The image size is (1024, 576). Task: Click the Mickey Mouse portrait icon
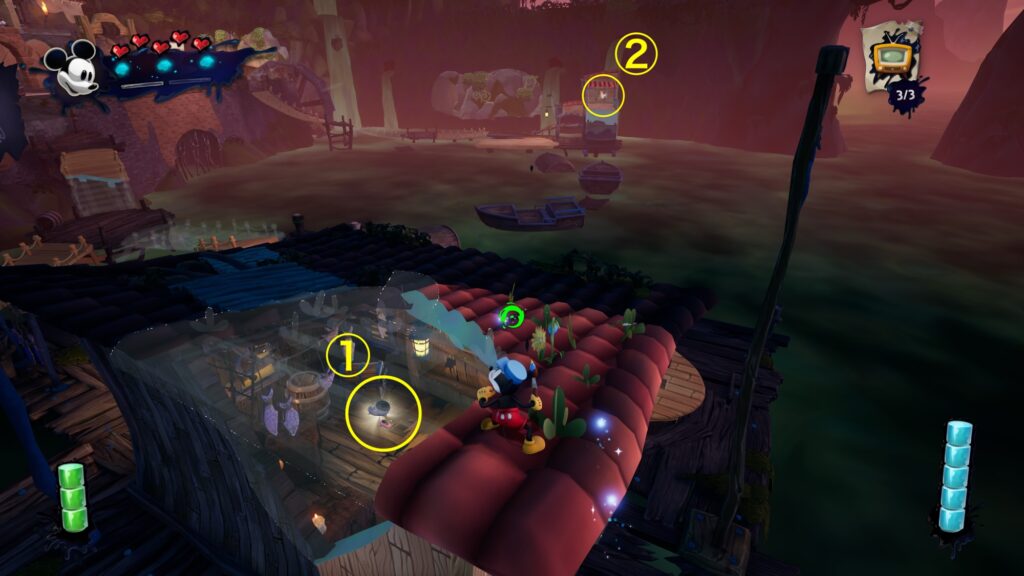click(x=71, y=67)
